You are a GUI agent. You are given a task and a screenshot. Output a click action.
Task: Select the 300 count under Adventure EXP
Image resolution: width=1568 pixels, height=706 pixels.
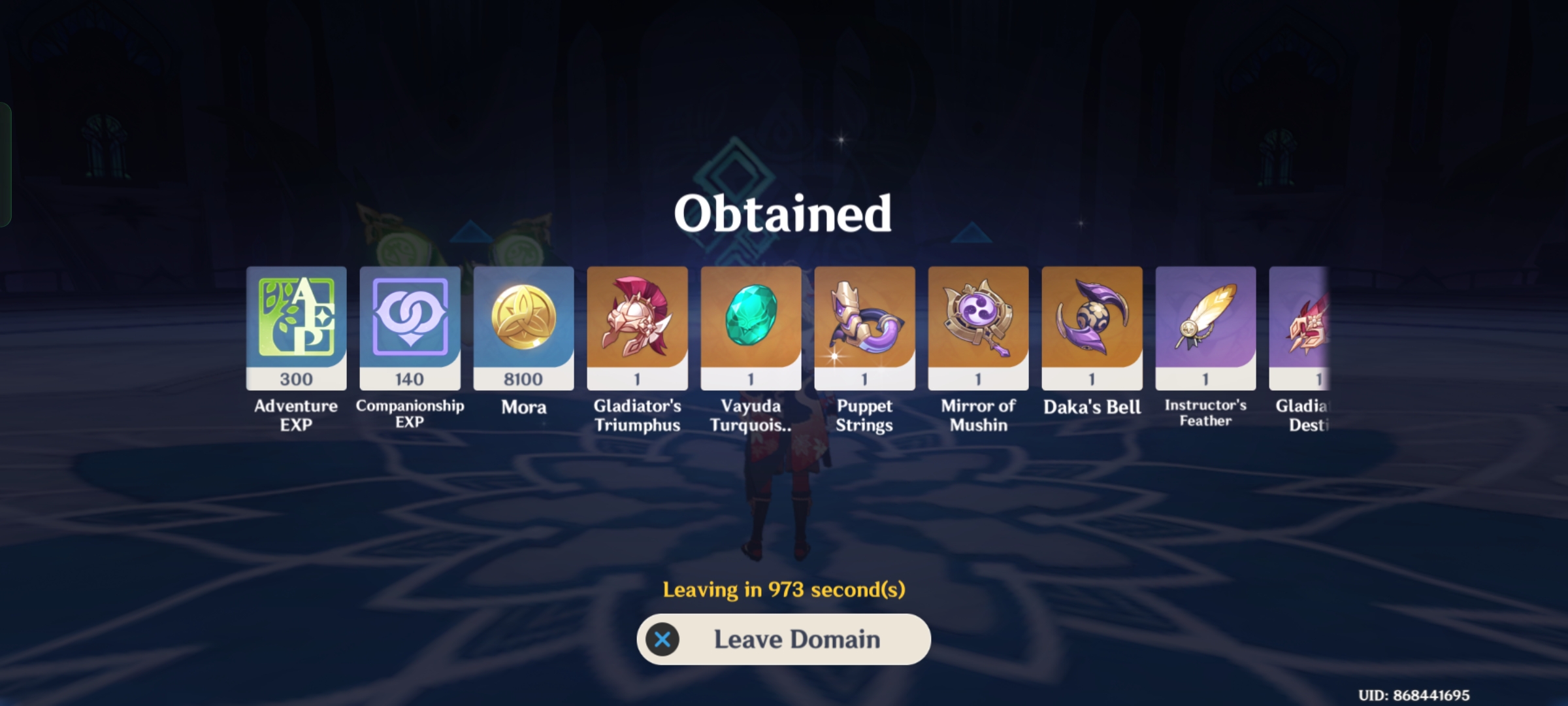click(x=296, y=378)
